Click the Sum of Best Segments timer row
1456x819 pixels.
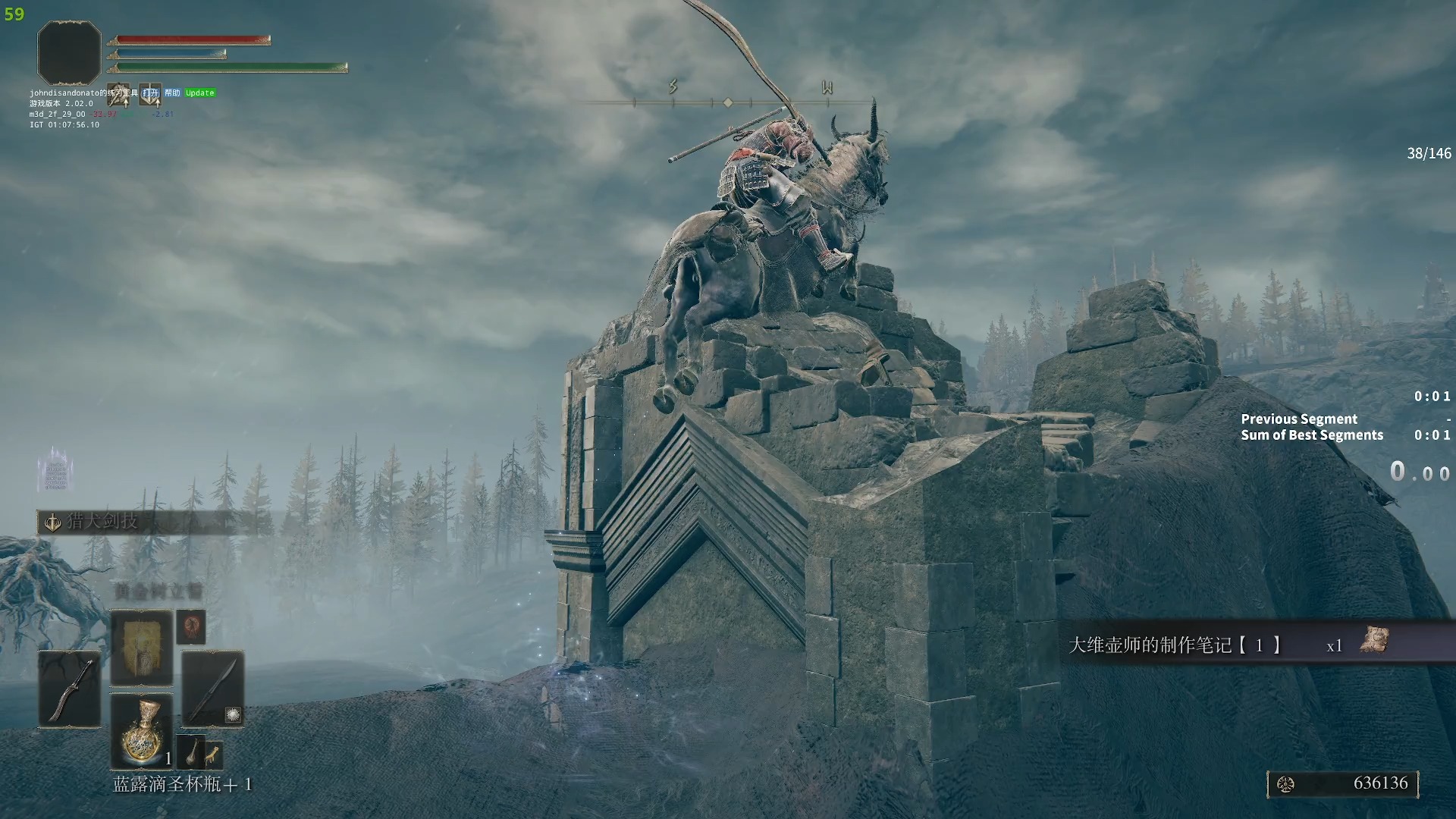pyautogui.click(x=1345, y=435)
